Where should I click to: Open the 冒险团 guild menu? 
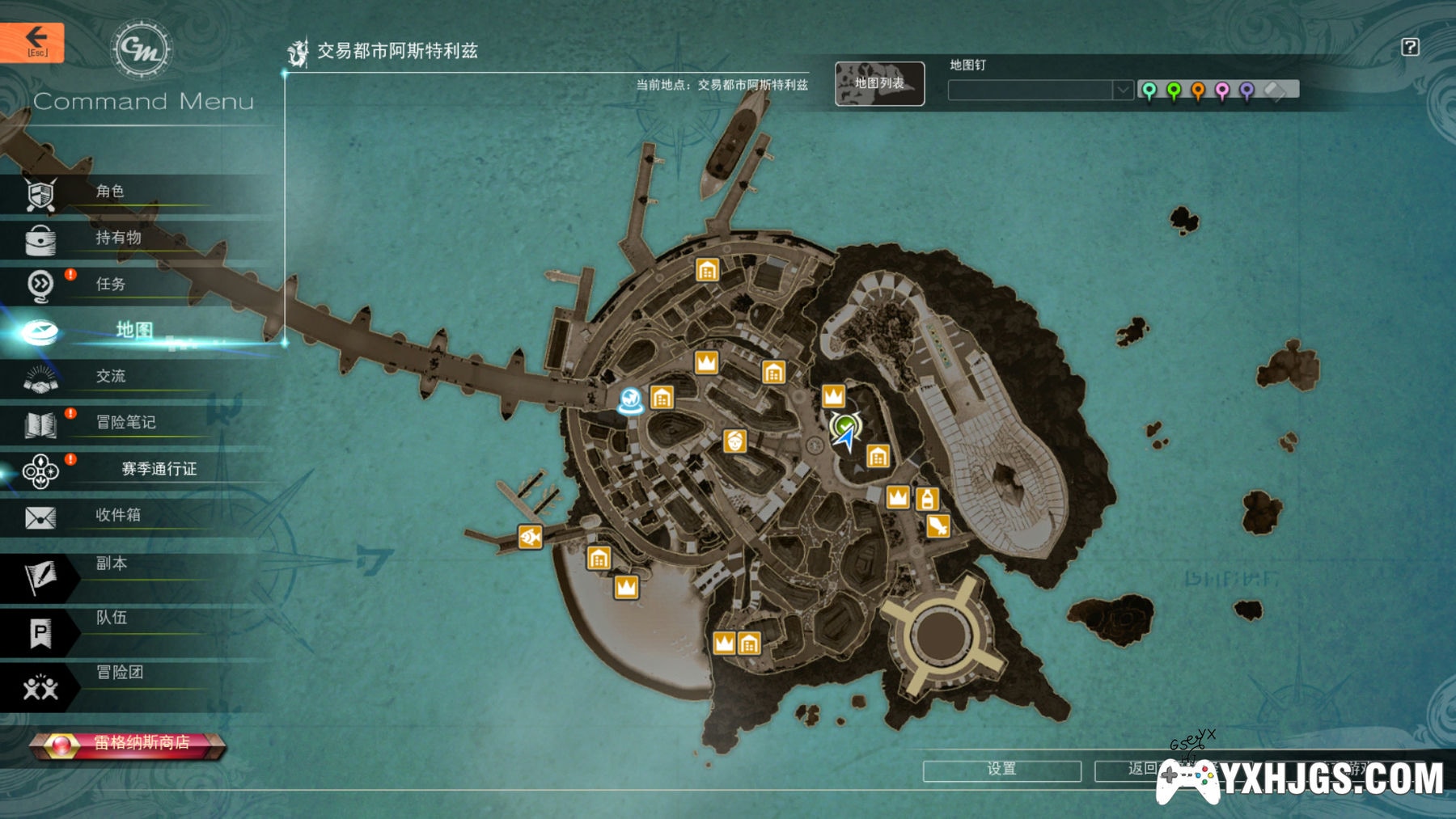[x=119, y=673]
